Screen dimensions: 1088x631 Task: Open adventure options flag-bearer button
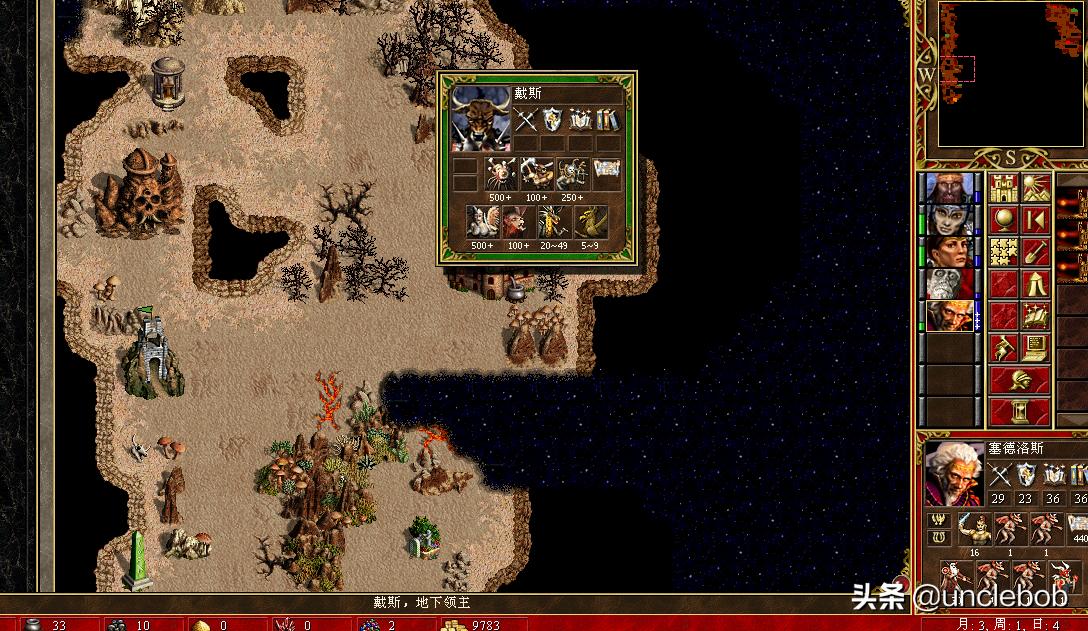(1003, 348)
